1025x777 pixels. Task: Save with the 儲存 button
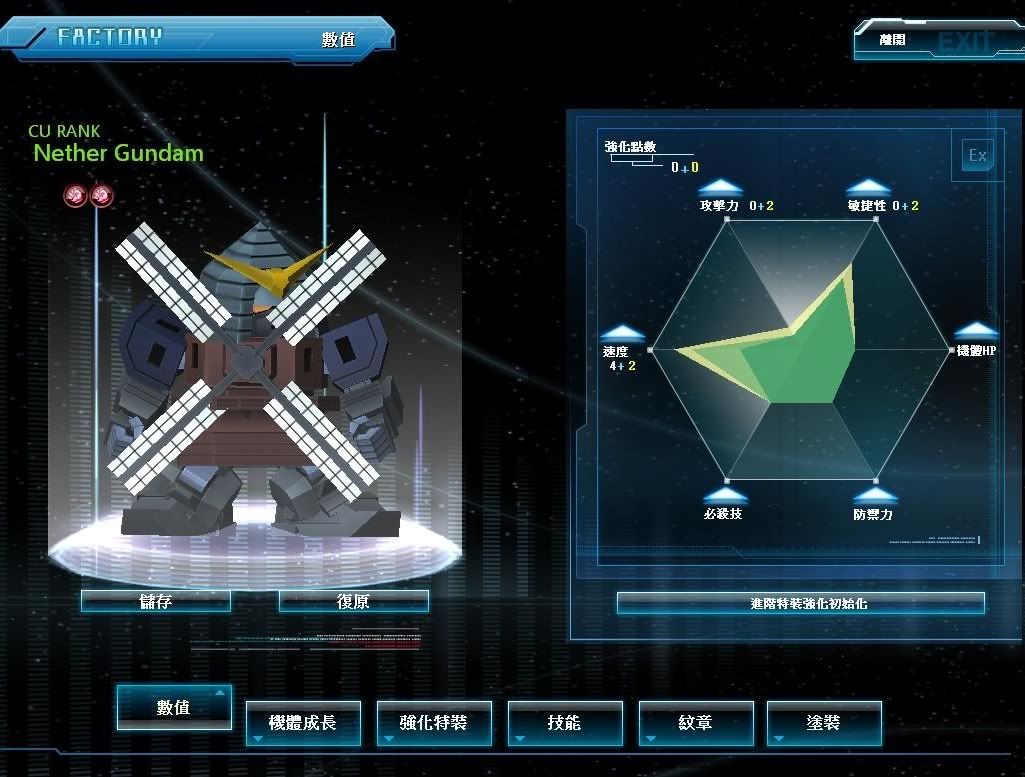coord(156,601)
